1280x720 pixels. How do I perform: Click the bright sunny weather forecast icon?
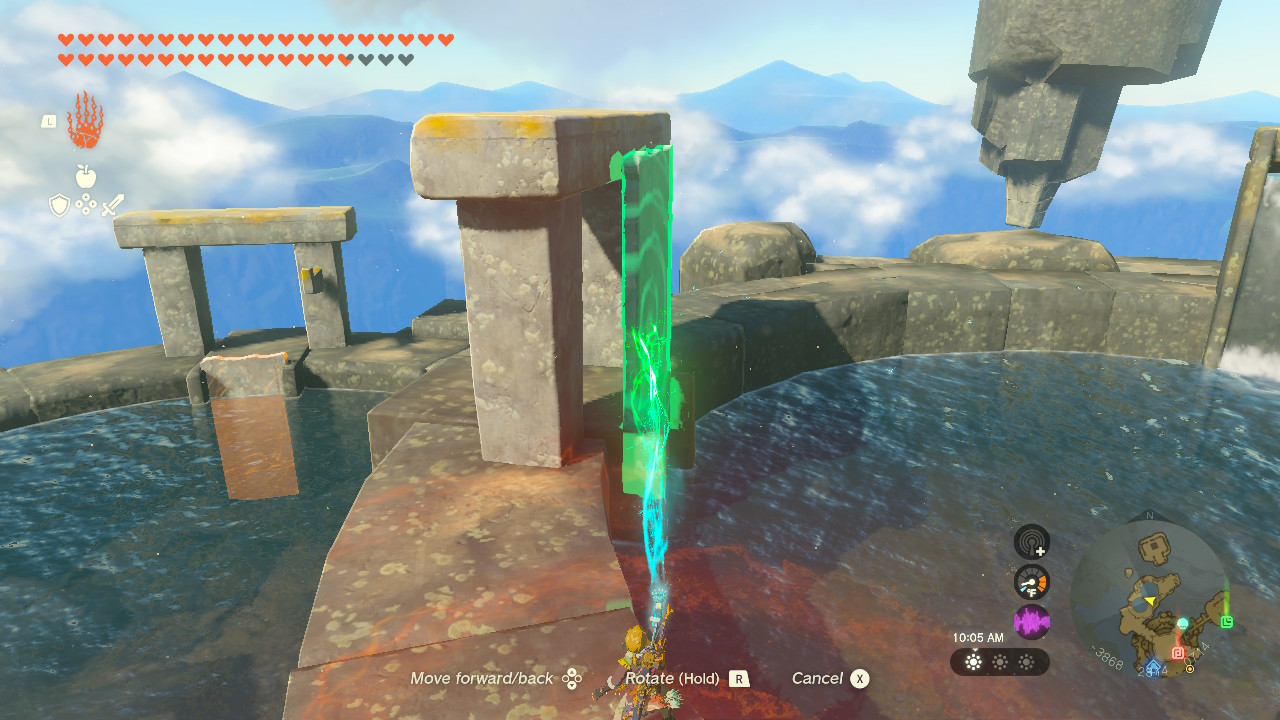[x=973, y=662]
